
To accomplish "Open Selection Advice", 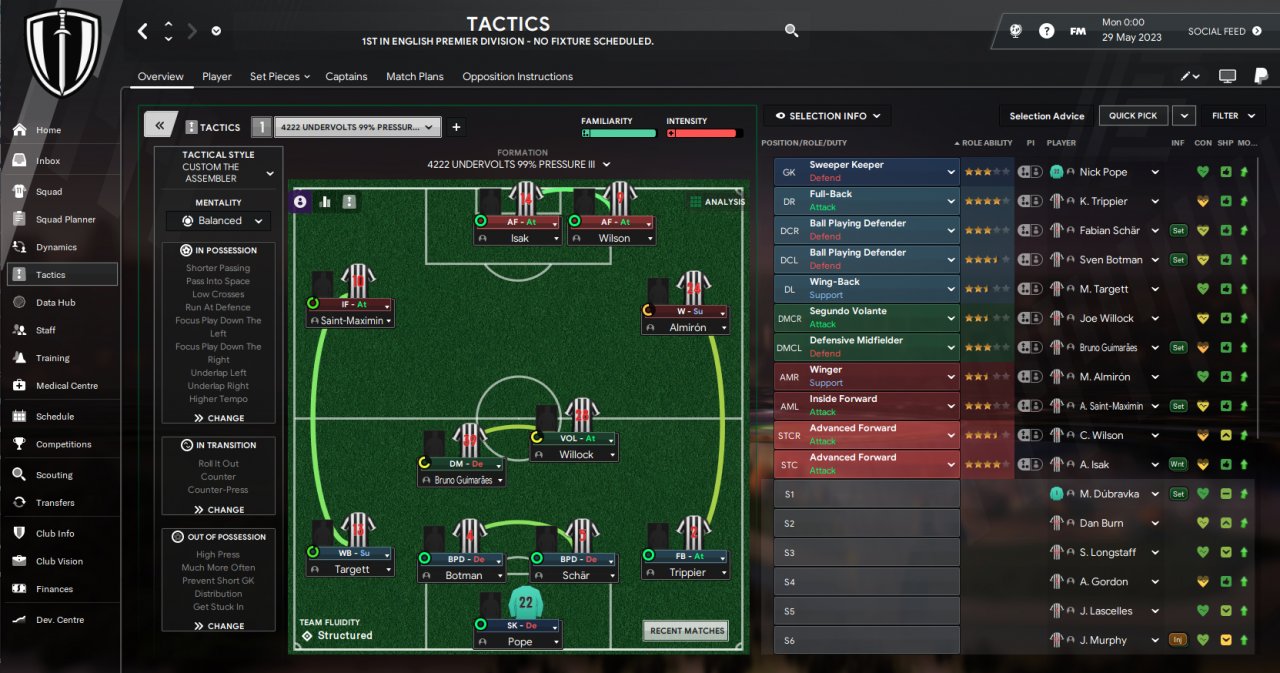I will (x=1046, y=116).
